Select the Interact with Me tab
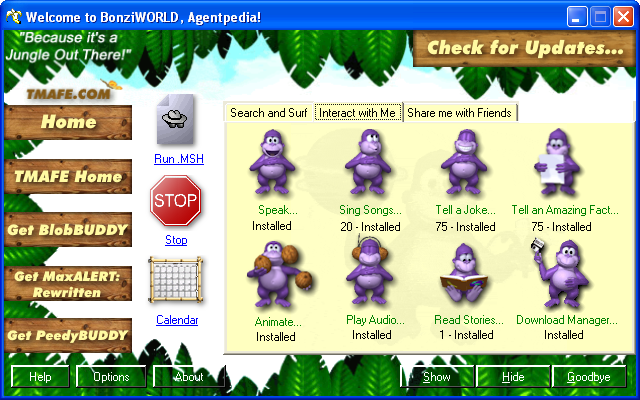The height and width of the screenshot is (400, 640). click(358, 113)
